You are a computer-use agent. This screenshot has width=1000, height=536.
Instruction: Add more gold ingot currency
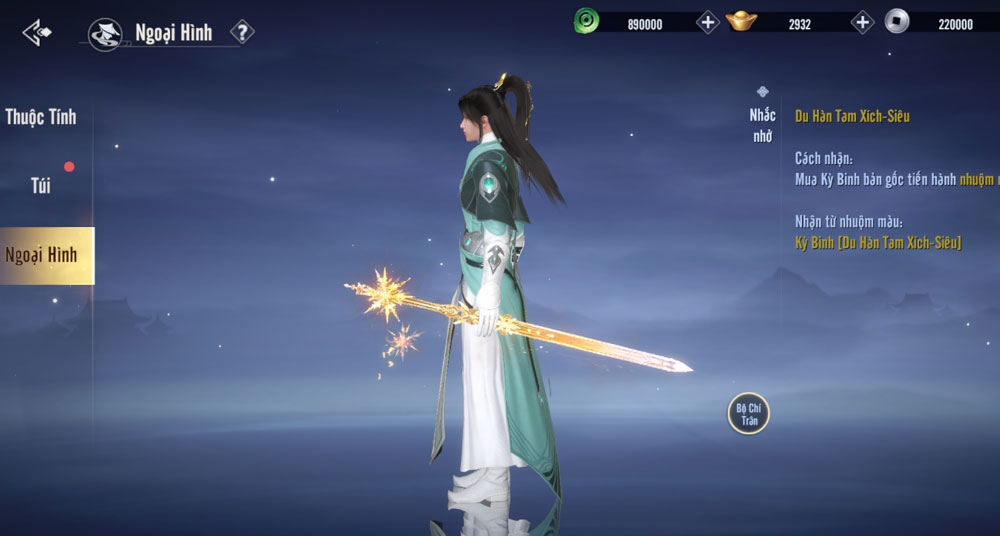point(862,22)
